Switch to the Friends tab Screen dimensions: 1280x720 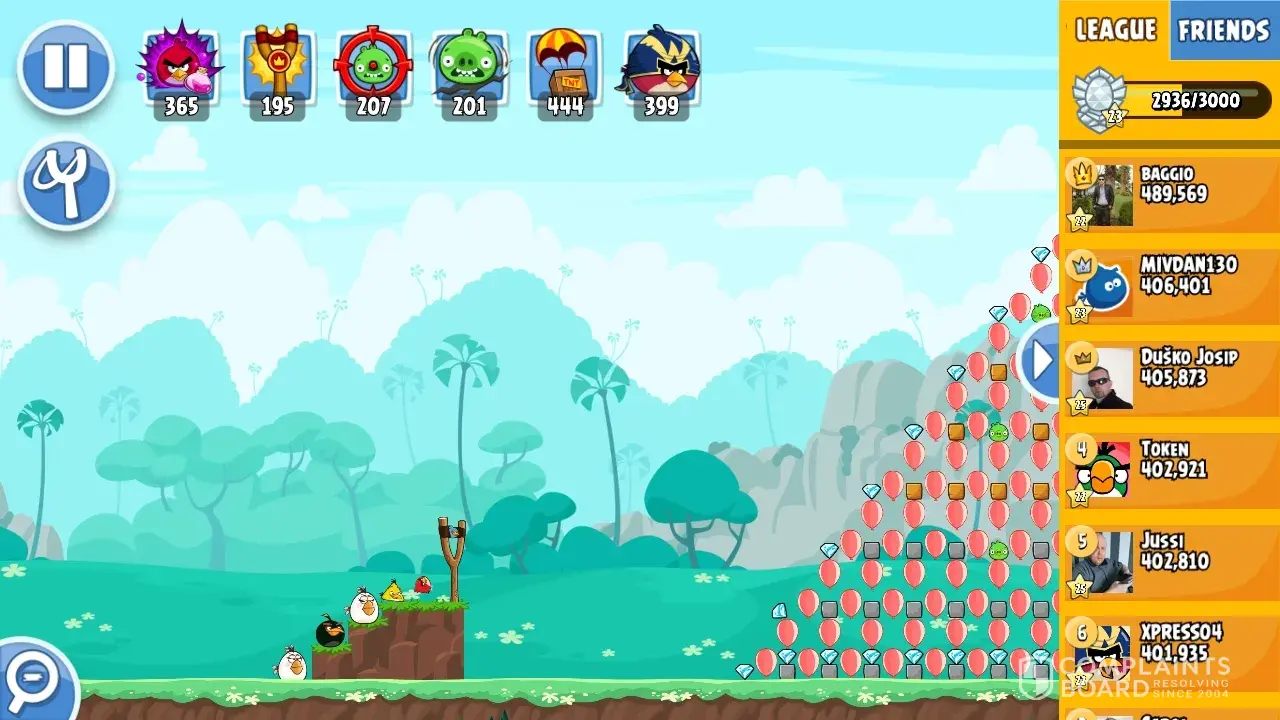click(x=1223, y=30)
